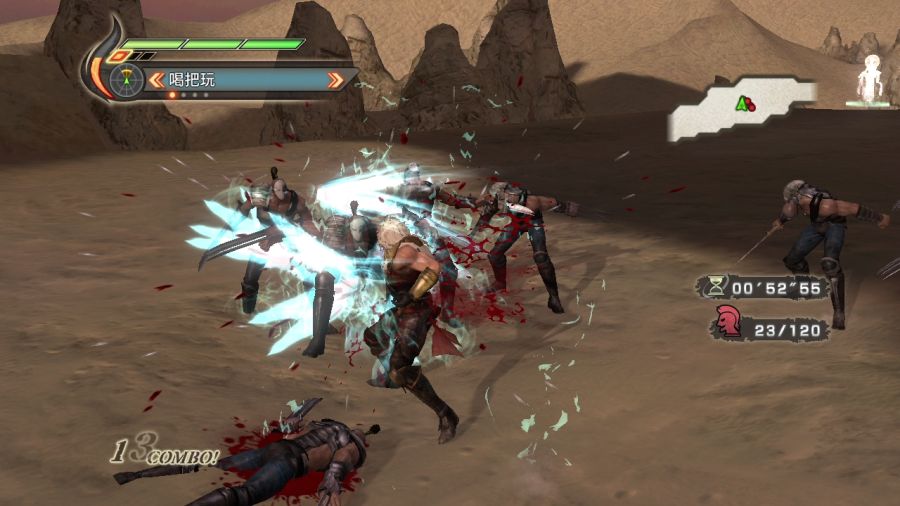Activate the green crosshair skill icon

point(125,79)
